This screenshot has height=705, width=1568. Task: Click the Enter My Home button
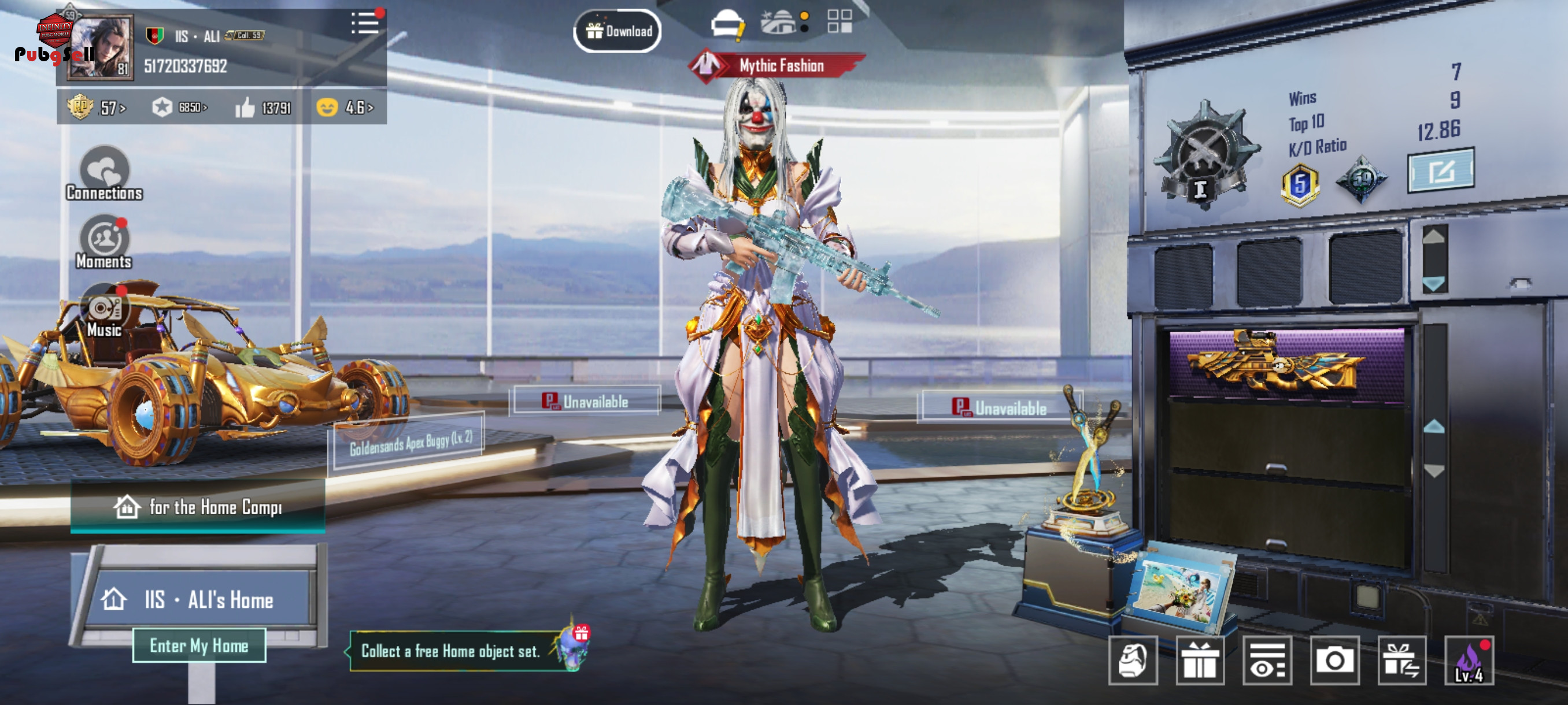pos(199,645)
